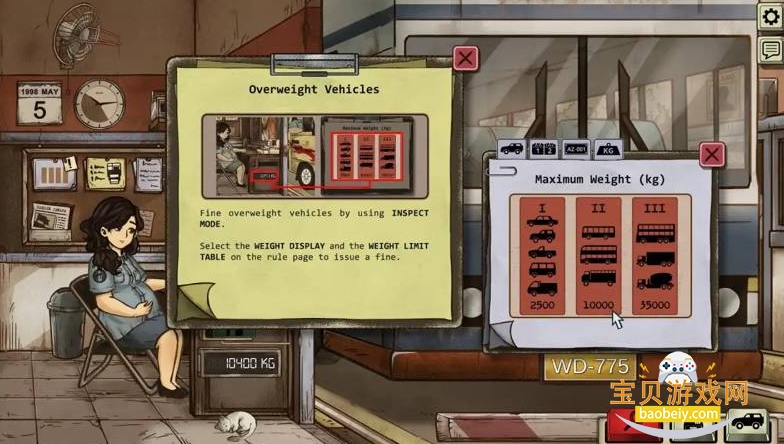The image size is (784, 444).
Task: Open the gear settings menu
Action: tap(770, 17)
